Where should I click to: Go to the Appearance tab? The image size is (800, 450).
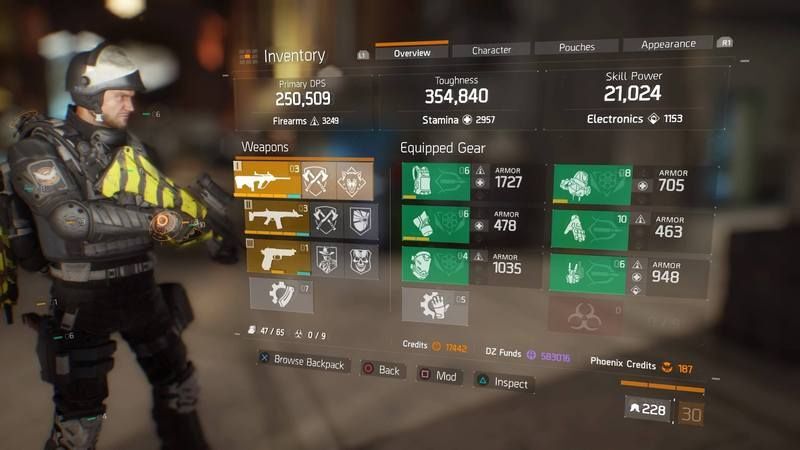point(667,44)
